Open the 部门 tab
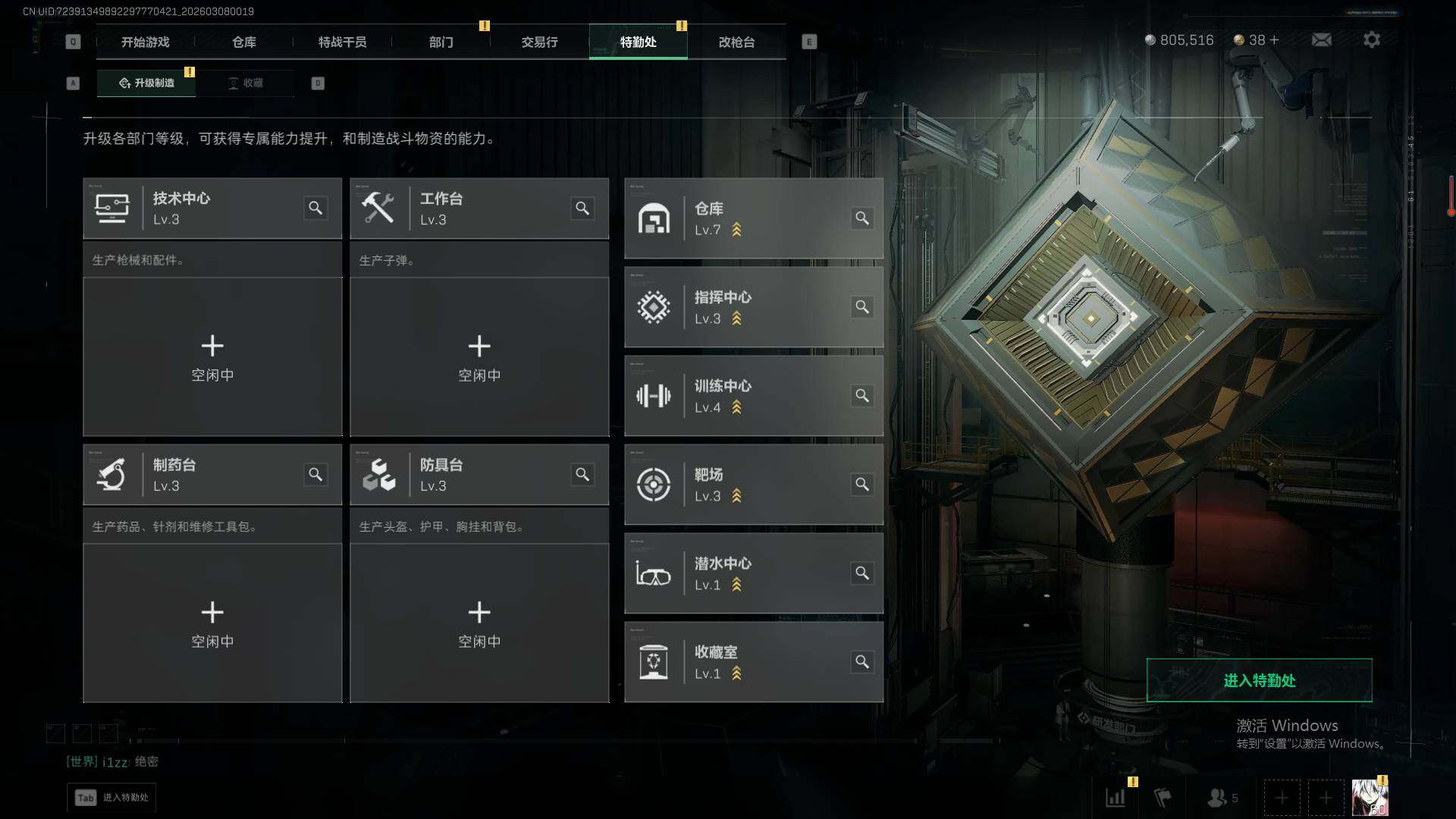The height and width of the screenshot is (819, 1456). [441, 42]
